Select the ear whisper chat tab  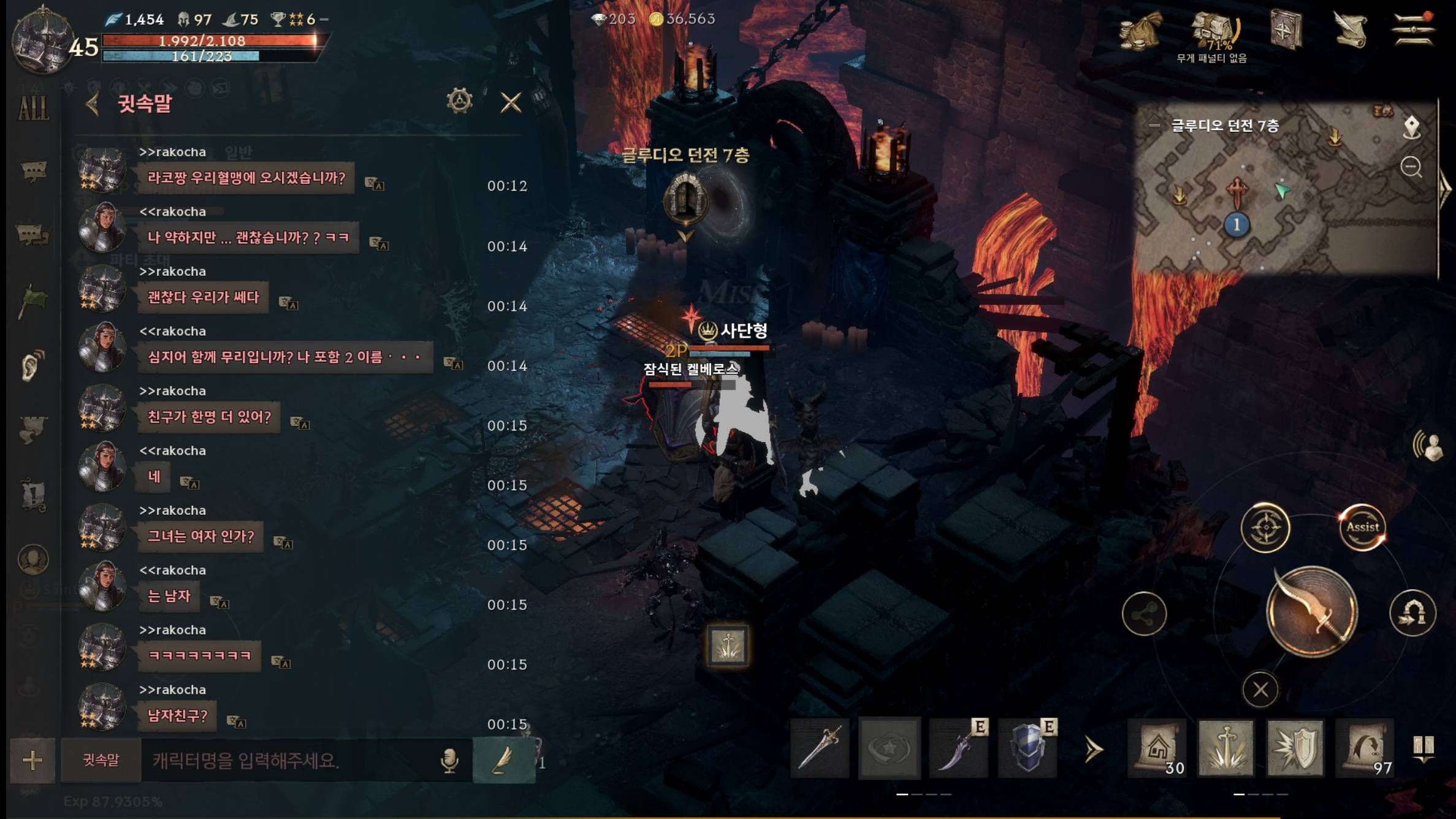click(32, 365)
